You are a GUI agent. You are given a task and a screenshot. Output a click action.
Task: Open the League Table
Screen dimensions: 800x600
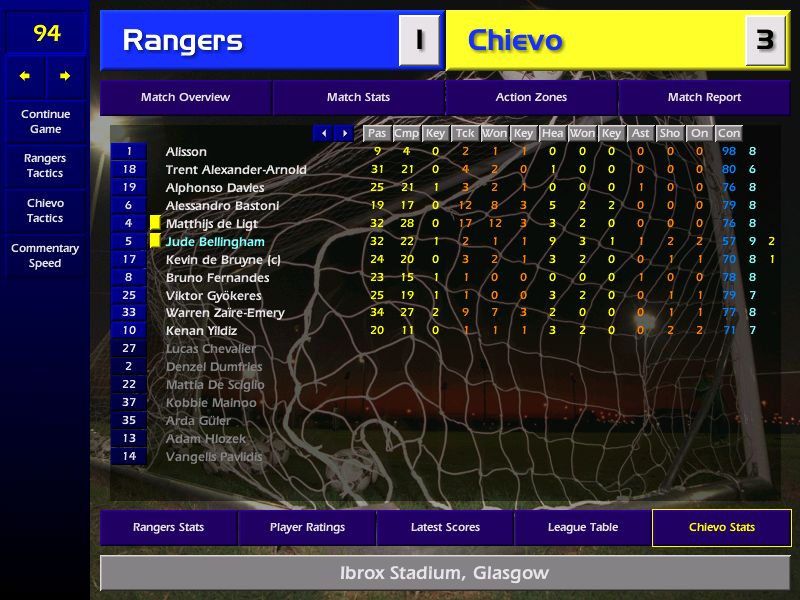[x=583, y=528]
